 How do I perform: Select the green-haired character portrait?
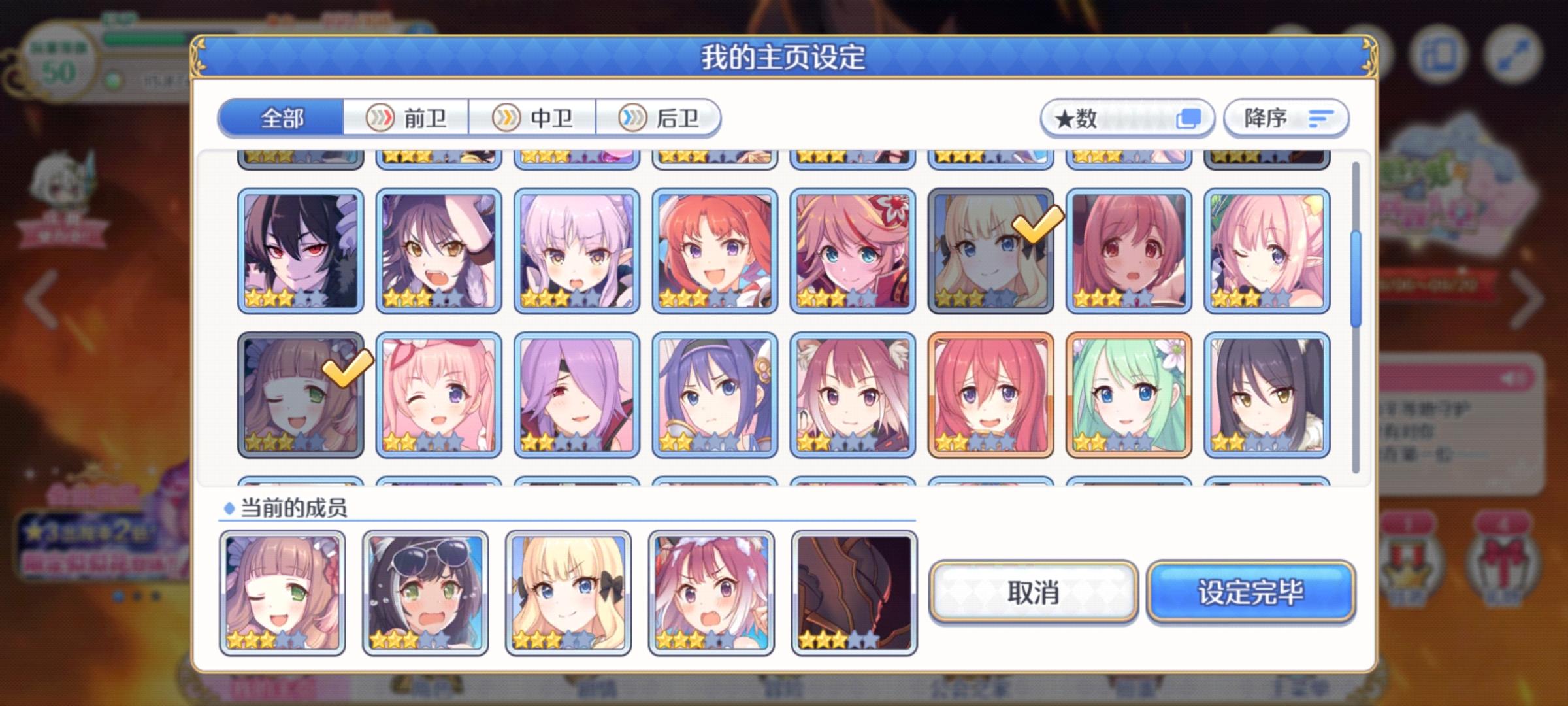(x=1128, y=395)
